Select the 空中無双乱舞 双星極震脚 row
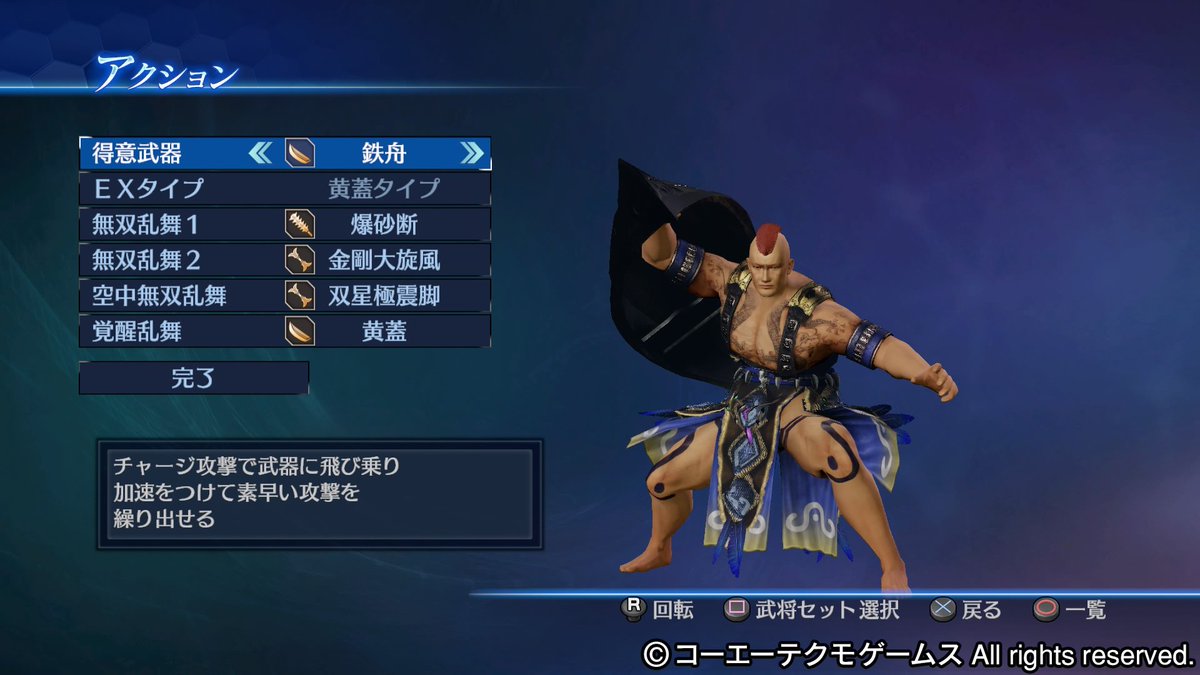The width and height of the screenshot is (1200, 675). coord(284,295)
